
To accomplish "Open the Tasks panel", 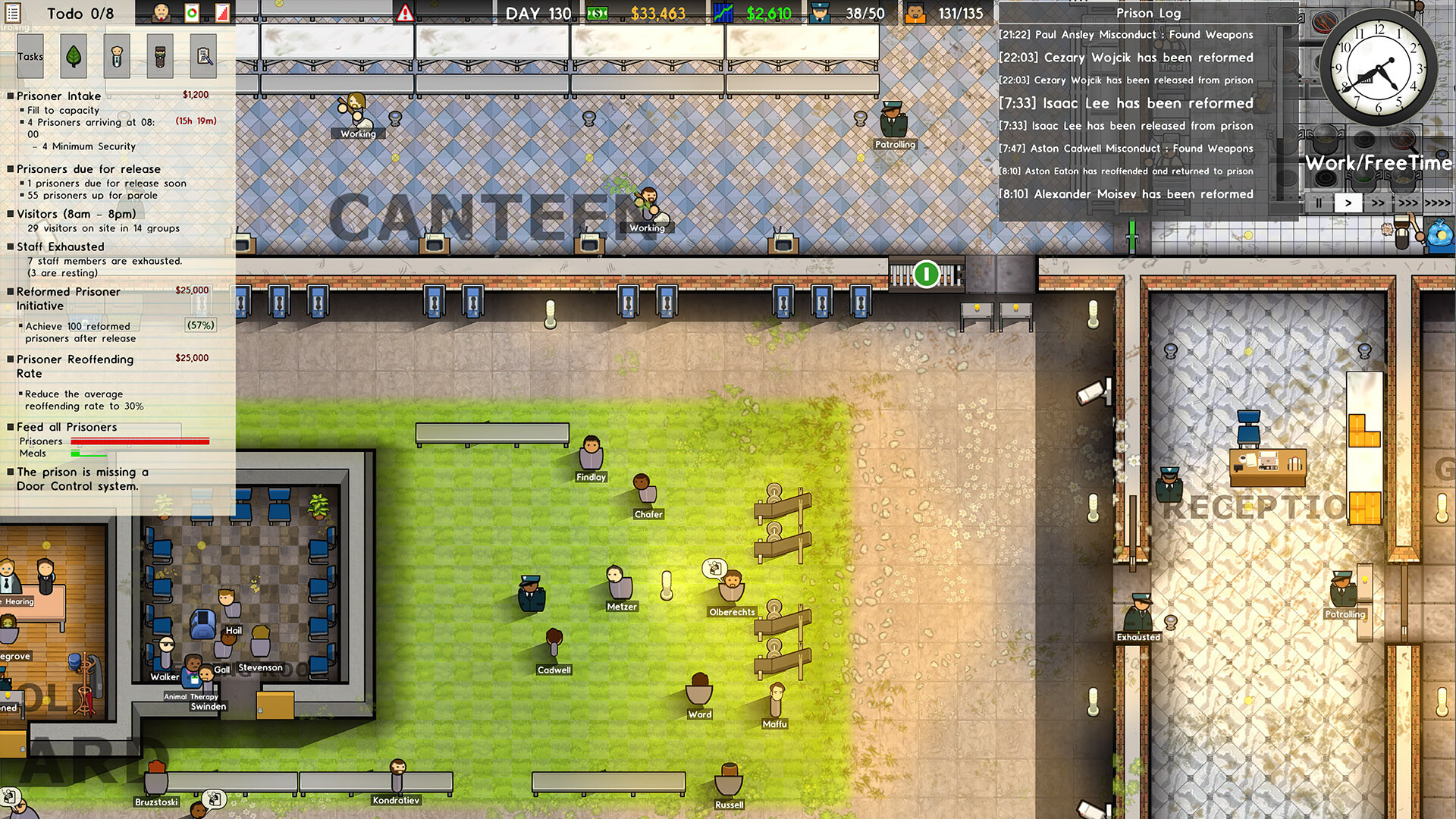I will point(30,55).
